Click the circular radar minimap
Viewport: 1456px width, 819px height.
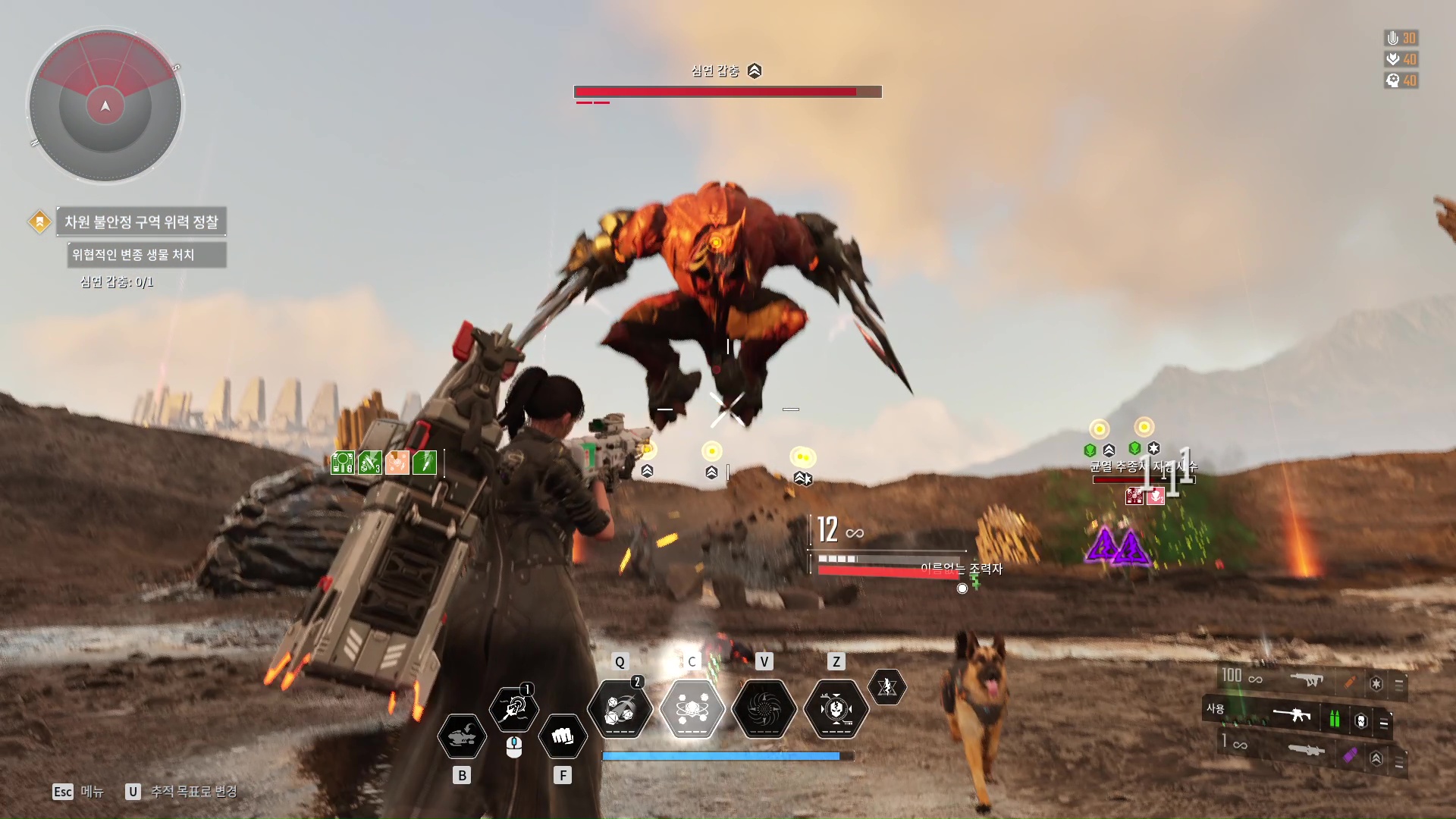pos(105,105)
